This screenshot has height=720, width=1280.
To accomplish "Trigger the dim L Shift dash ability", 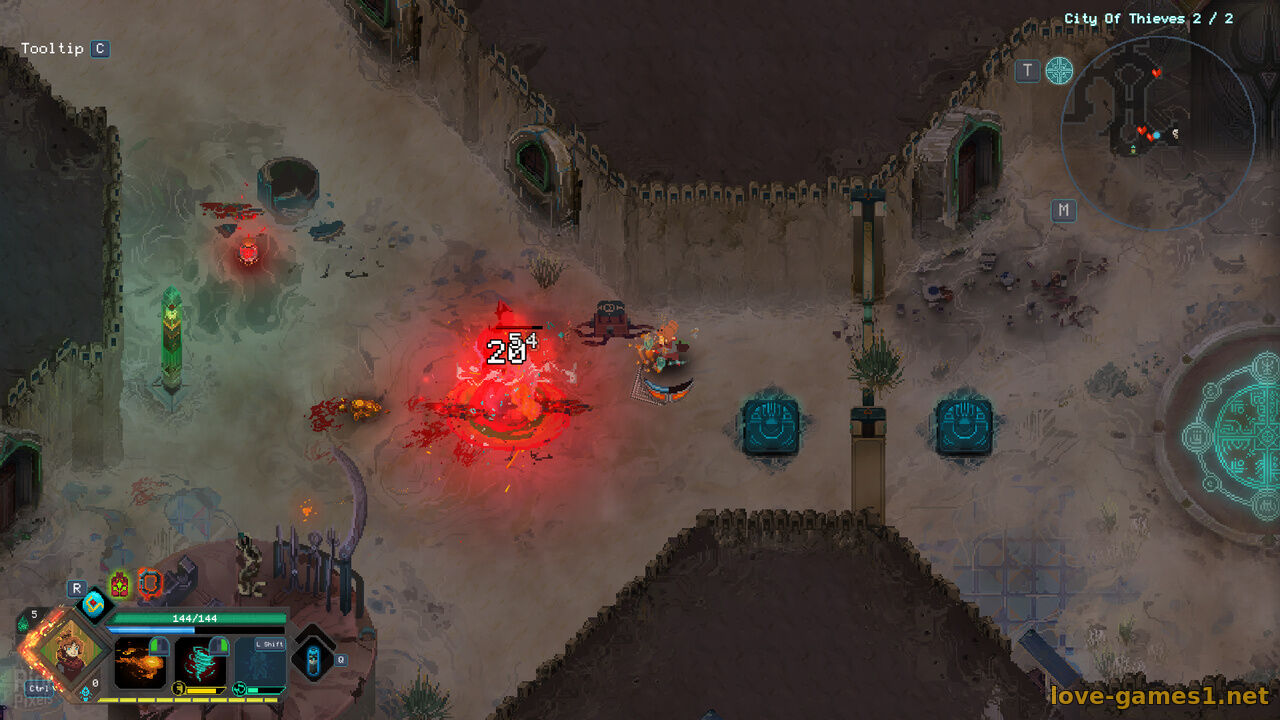I will pyautogui.click(x=260, y=662).
